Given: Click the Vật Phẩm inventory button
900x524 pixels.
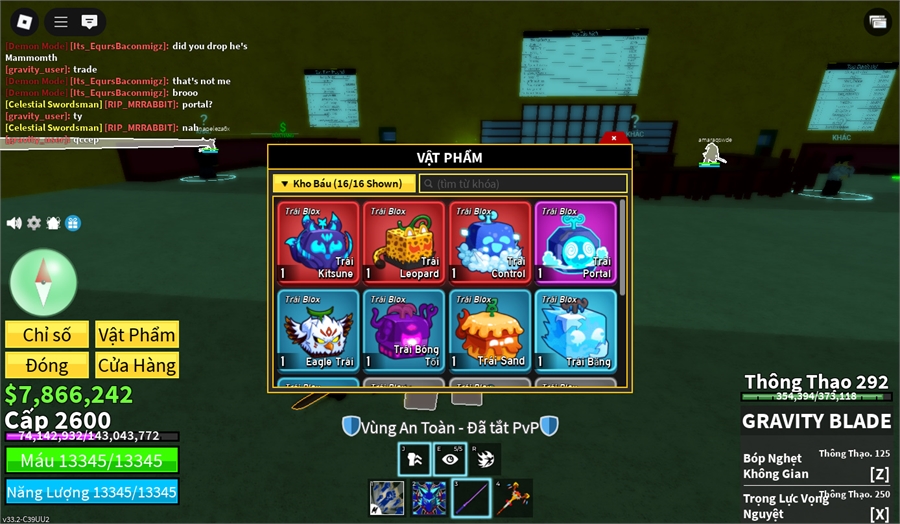Looking at the screenshot, I should click(x=136, y=334).
